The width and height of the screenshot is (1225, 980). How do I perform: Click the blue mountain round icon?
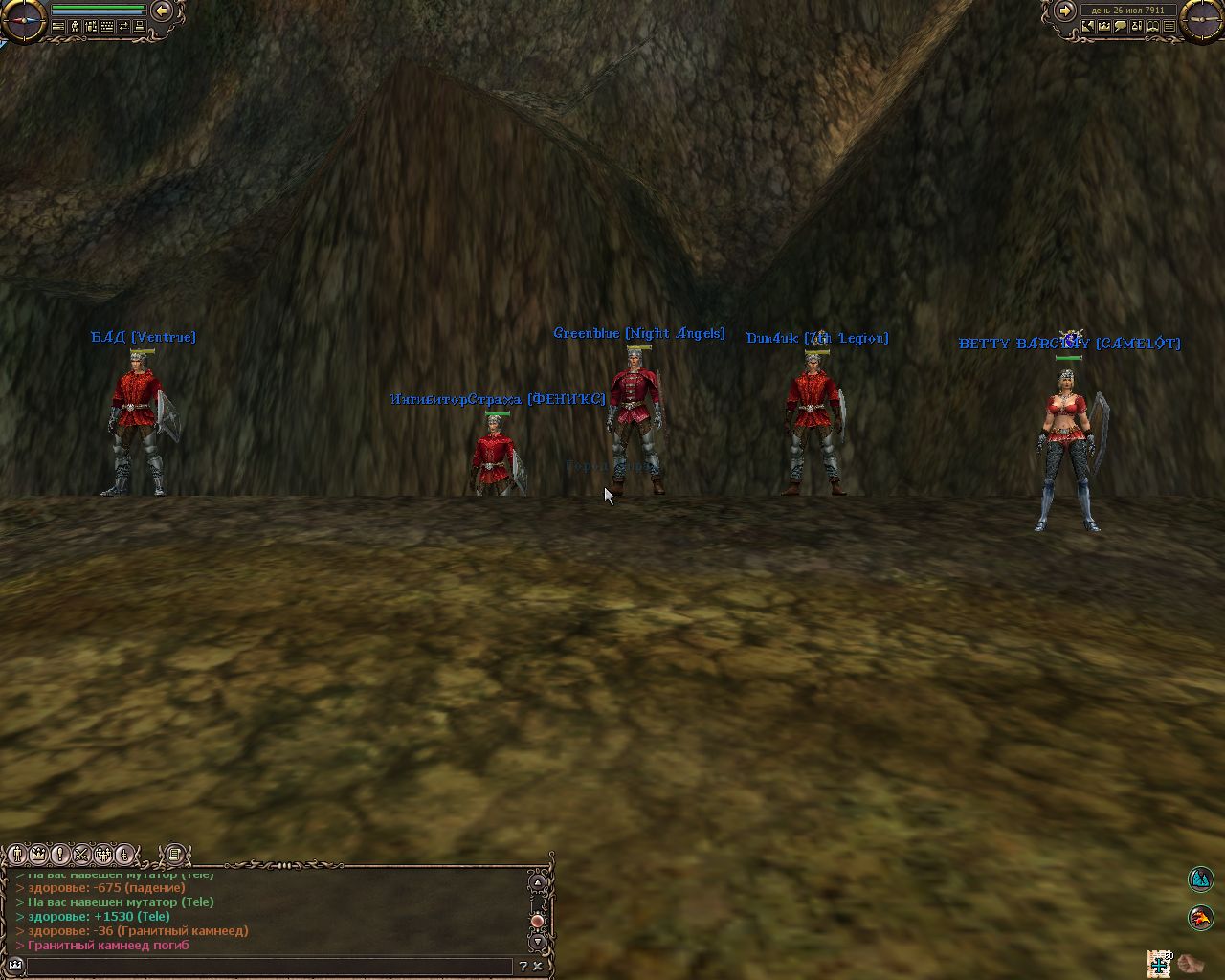[1200, 879]
